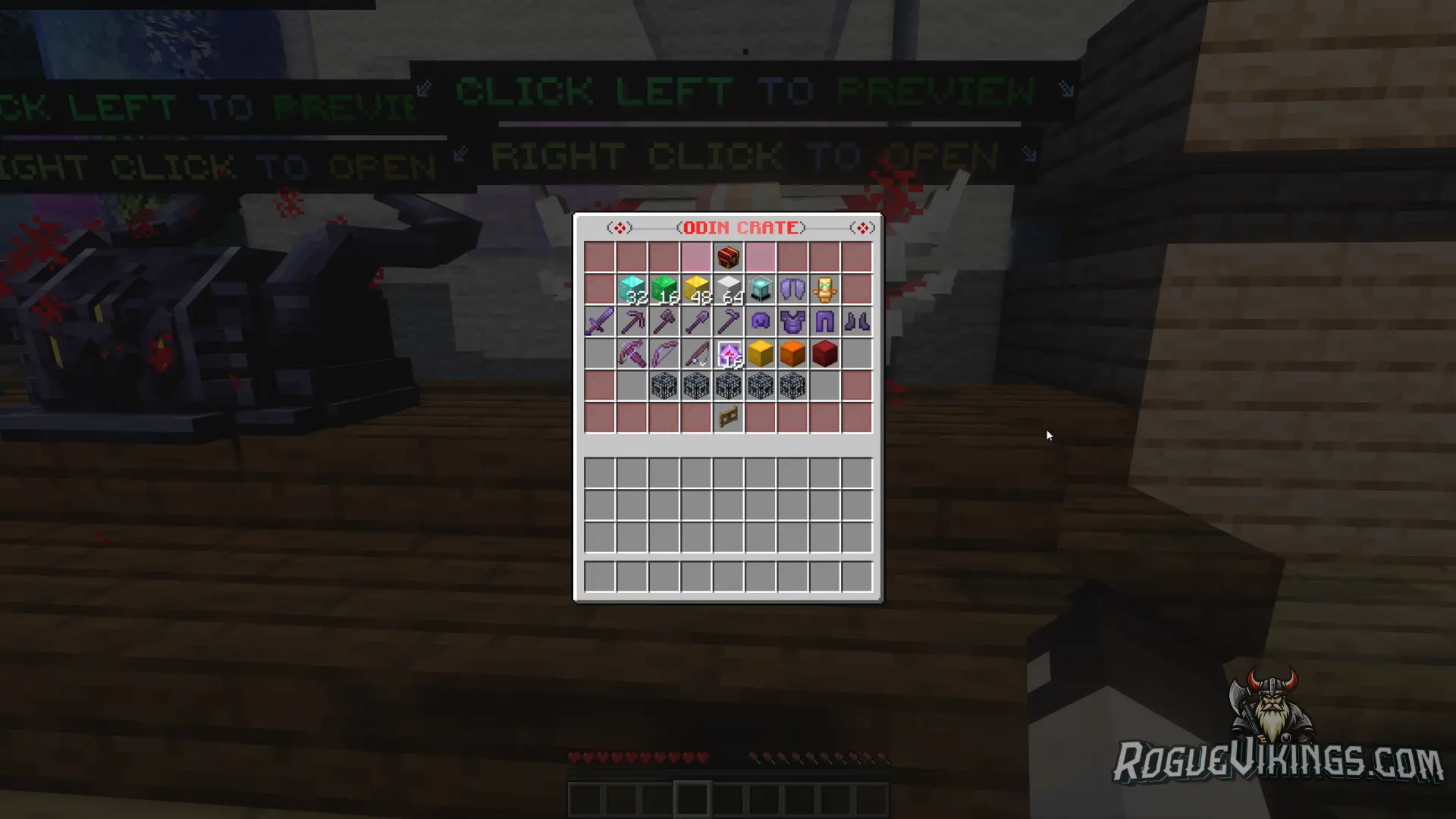Viewport: 1456px width, 819px height.
Task: Select the emerald block stack of 16
Action: (664, 288)
